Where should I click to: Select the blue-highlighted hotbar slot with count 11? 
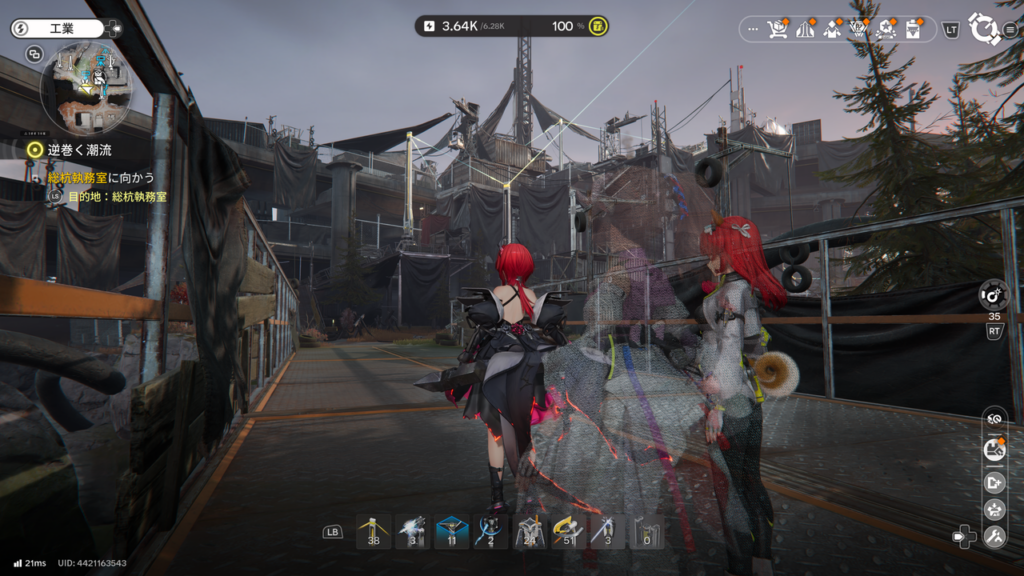tap(451, 531)
